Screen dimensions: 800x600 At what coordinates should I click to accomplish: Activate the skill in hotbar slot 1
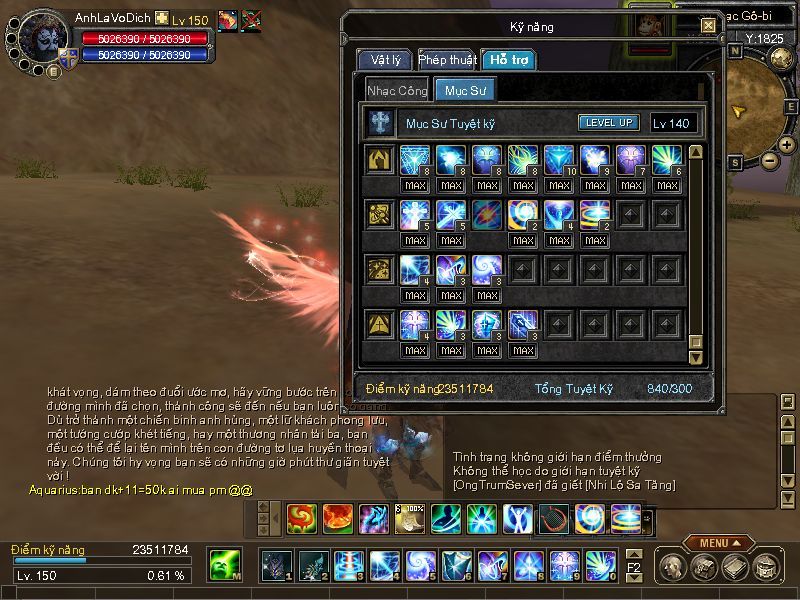277,566
